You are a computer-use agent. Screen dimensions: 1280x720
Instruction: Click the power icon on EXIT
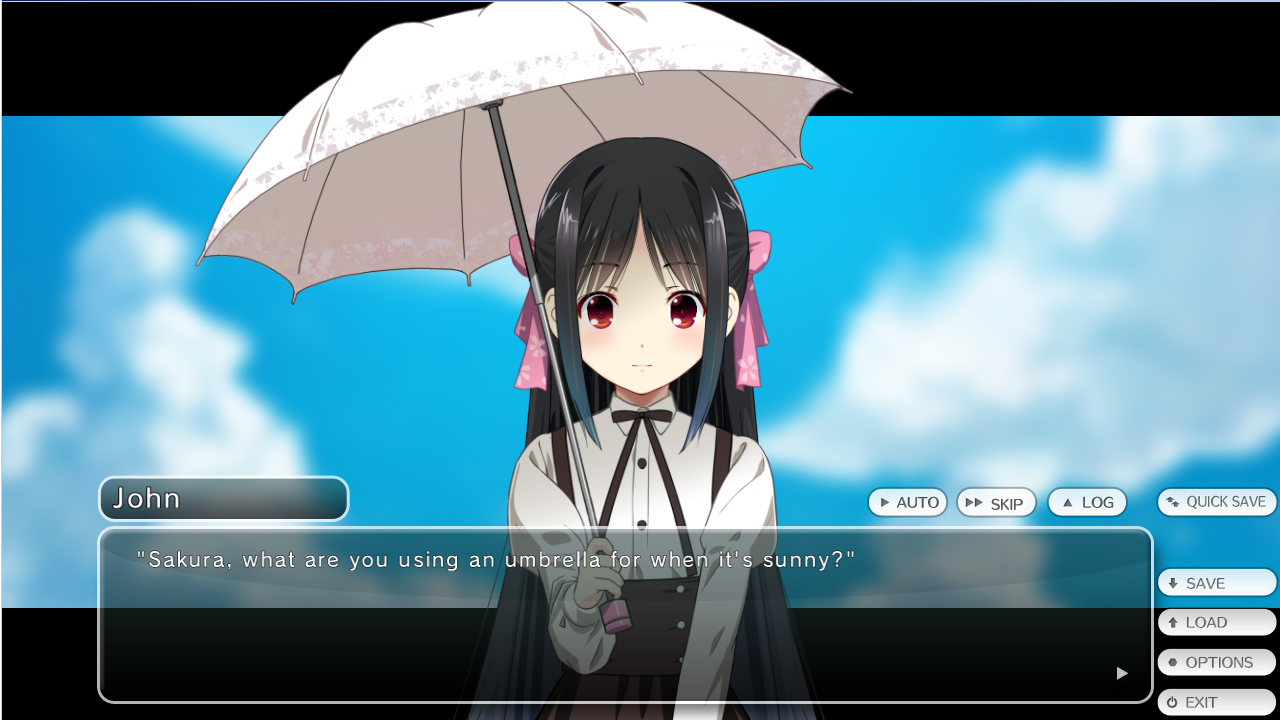click(1174, 702)
